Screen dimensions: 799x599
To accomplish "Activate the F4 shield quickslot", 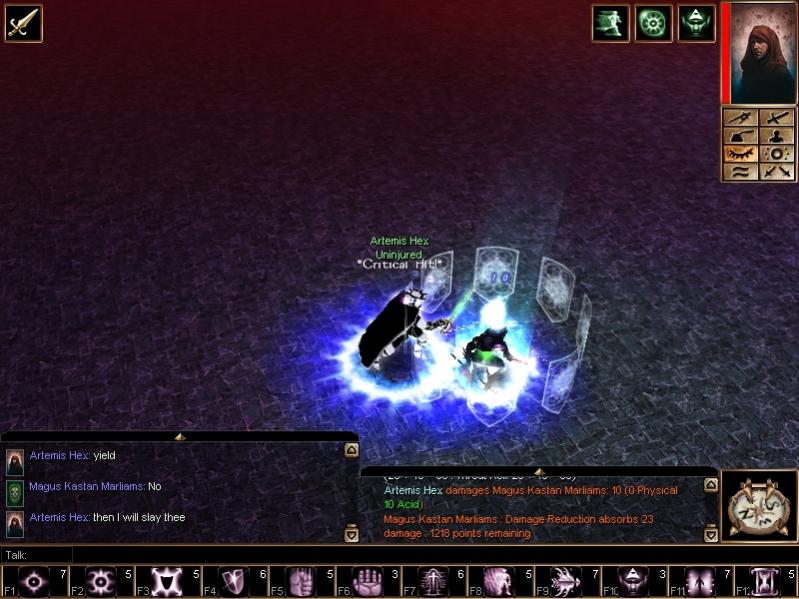I will [x=234, y=581].
